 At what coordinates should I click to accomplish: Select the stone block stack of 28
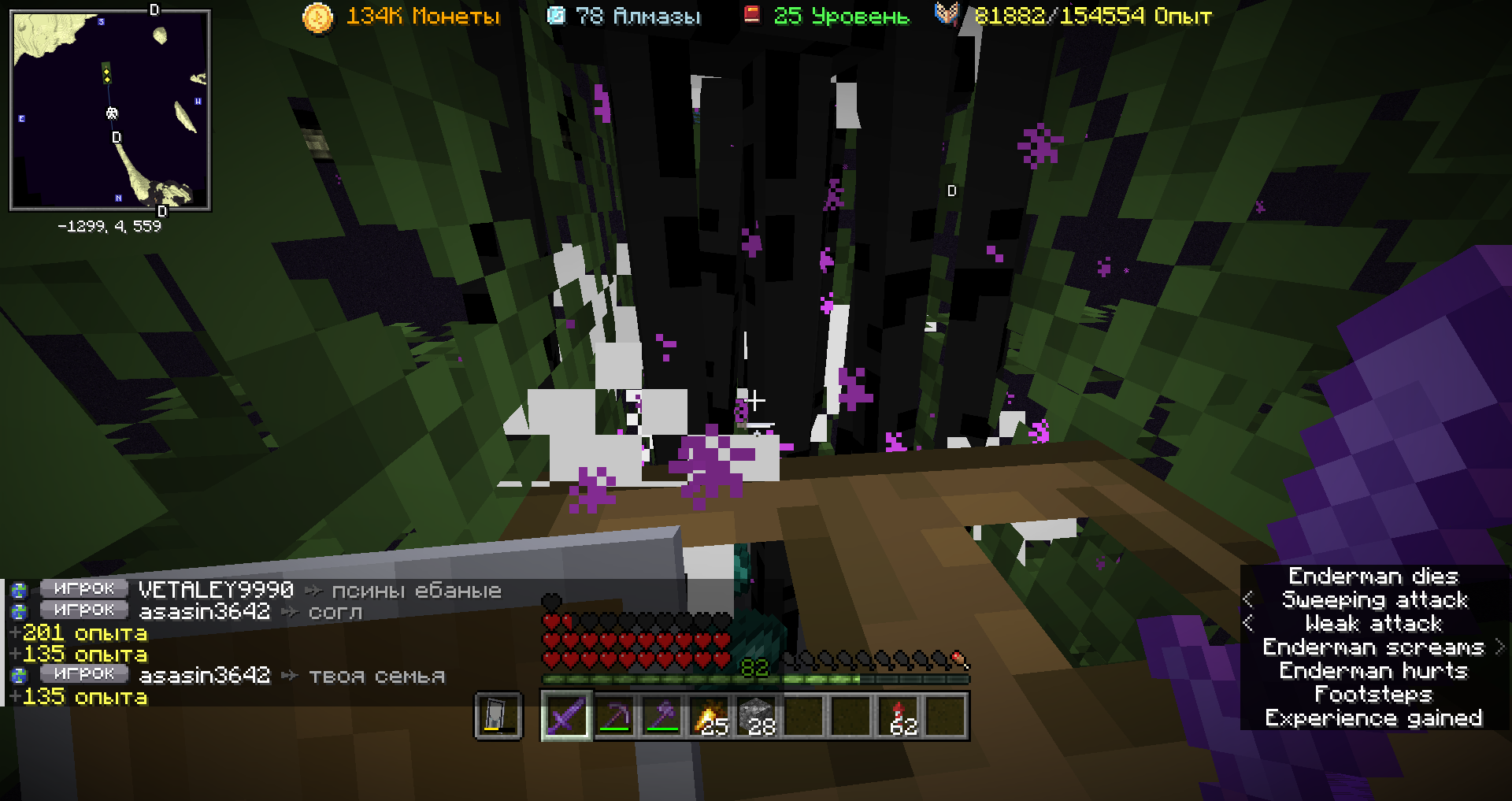756,716
